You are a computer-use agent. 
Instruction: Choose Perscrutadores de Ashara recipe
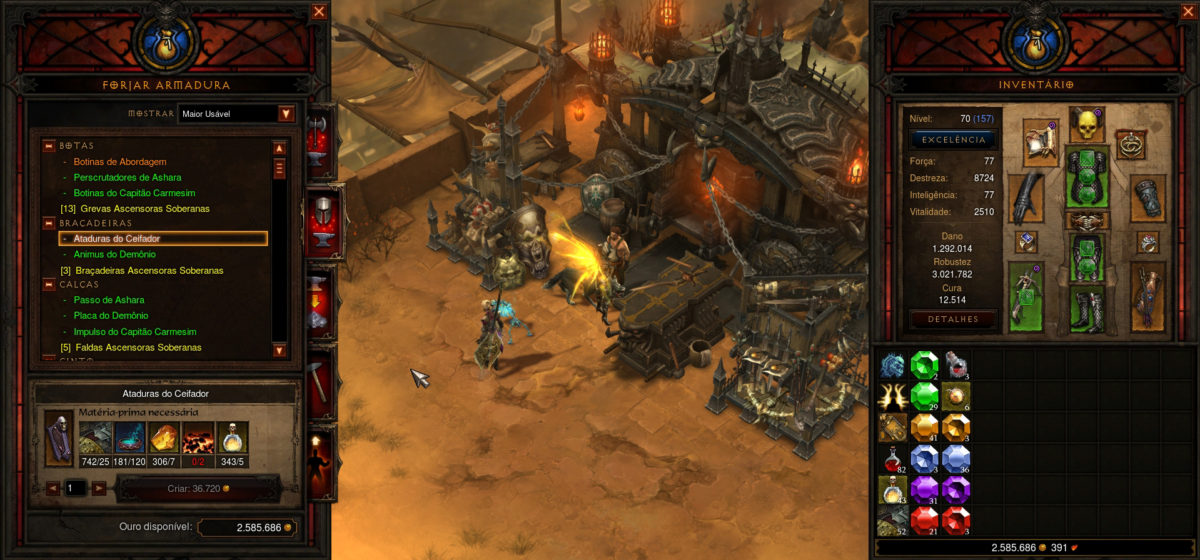pyautogui.click(x=127, y=177)
